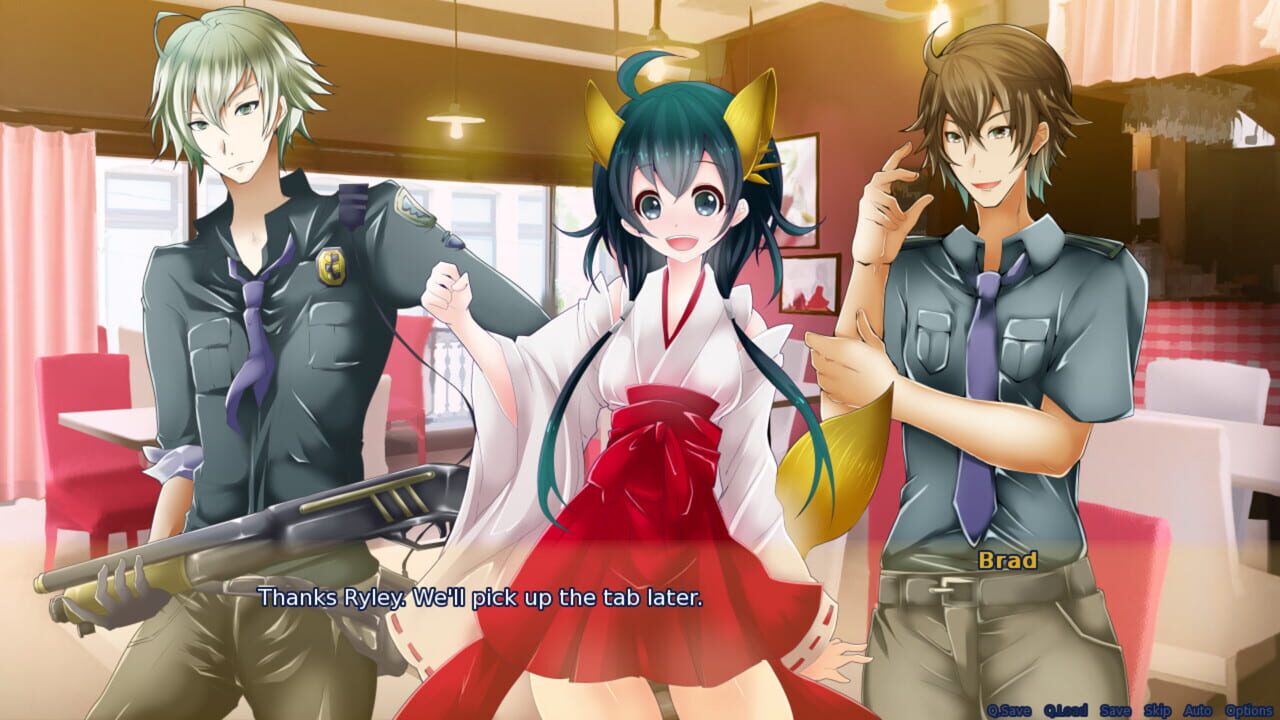The image size is (1280, 720).
Task: Toggle Skip to fast-forward dialogue
Action: 1157,710
